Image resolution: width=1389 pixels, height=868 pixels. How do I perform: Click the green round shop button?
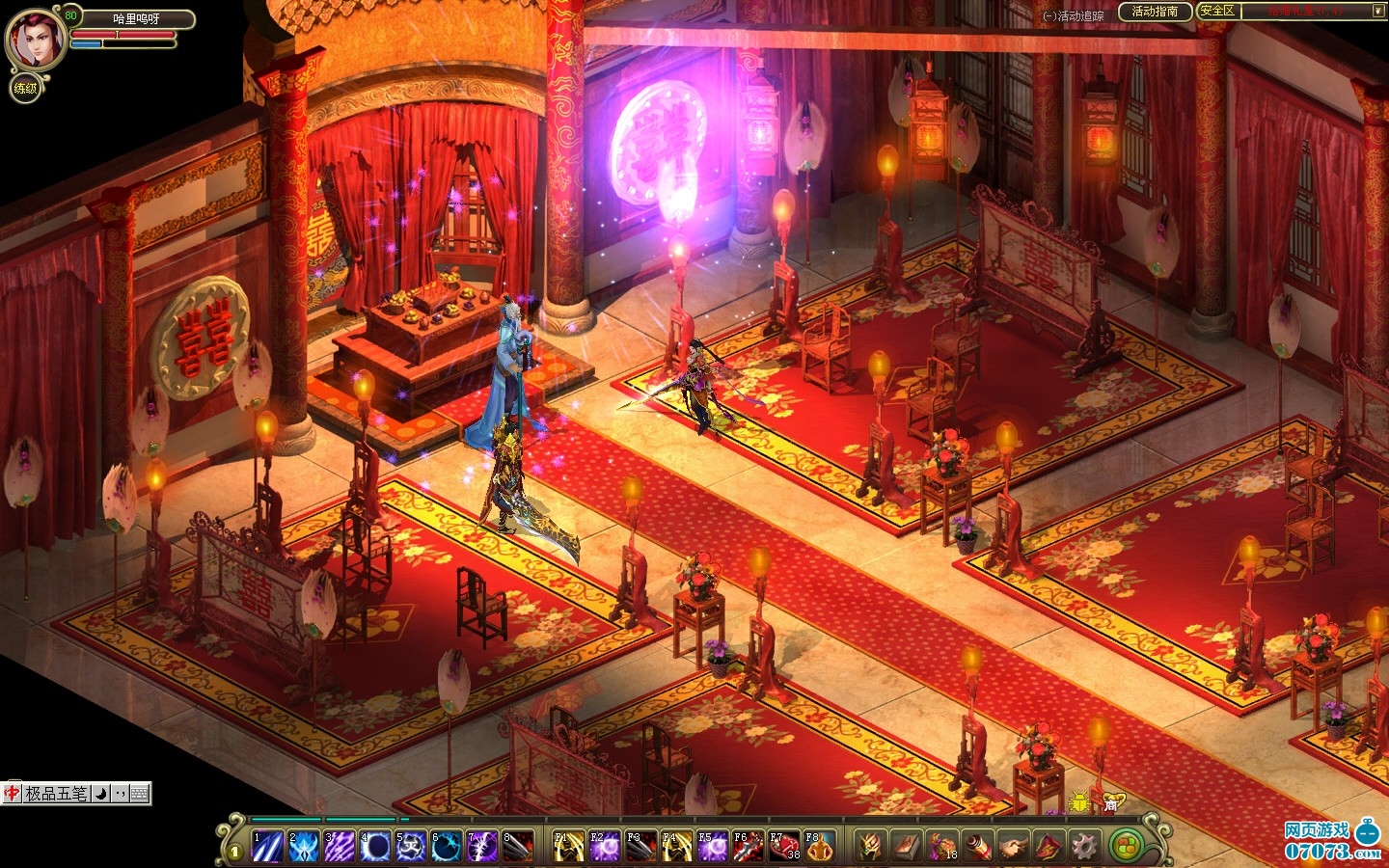pyautogui.click(x=1124, y=846)
